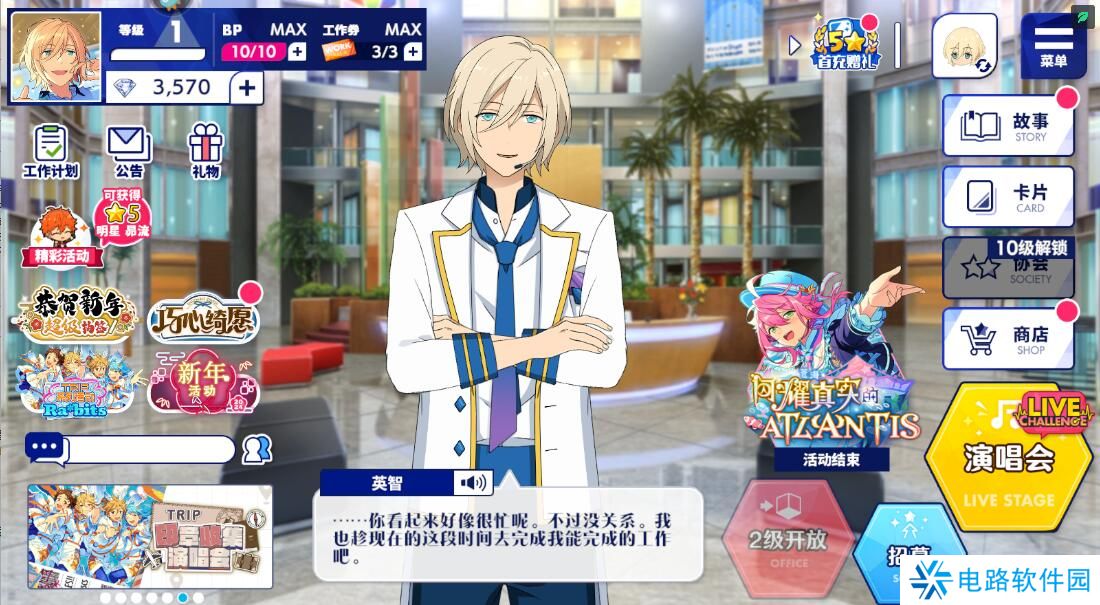Open the 精彩活动 events icon
The width and height of the screenshot is (1100, 605).
coord(61,238)
